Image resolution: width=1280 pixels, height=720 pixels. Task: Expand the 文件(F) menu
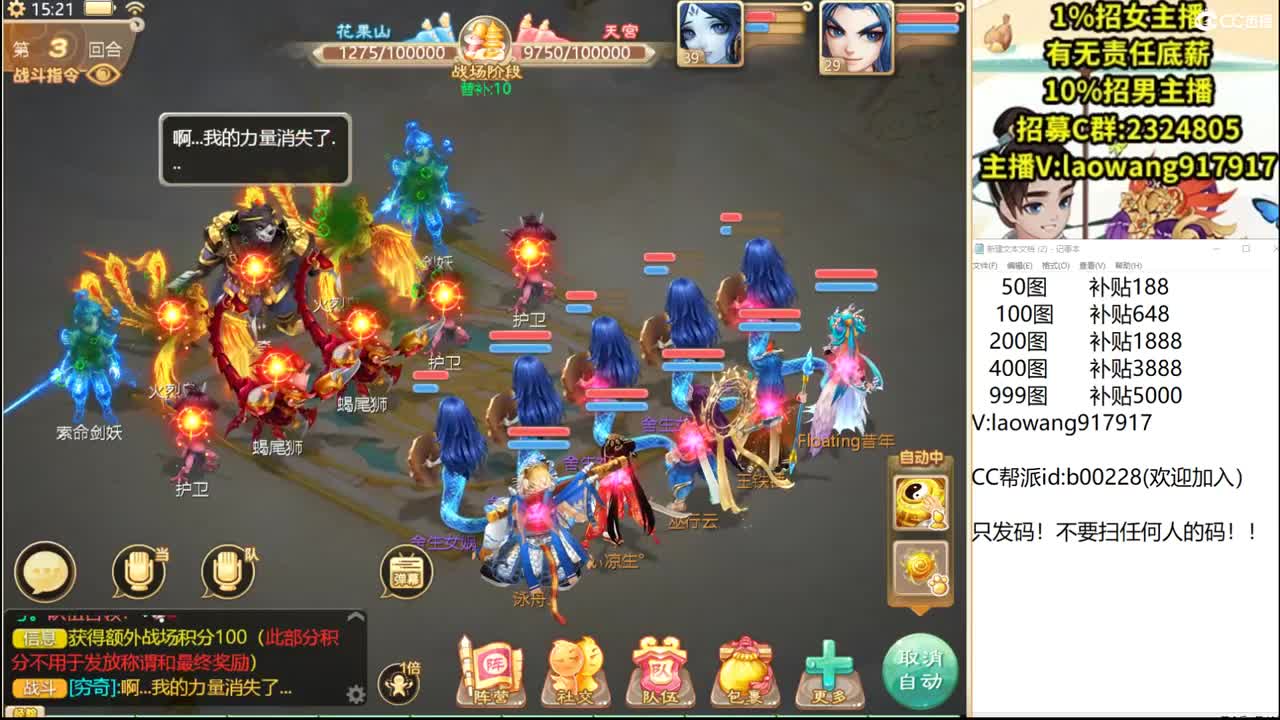pyautogui.click(x=986, y=265)
